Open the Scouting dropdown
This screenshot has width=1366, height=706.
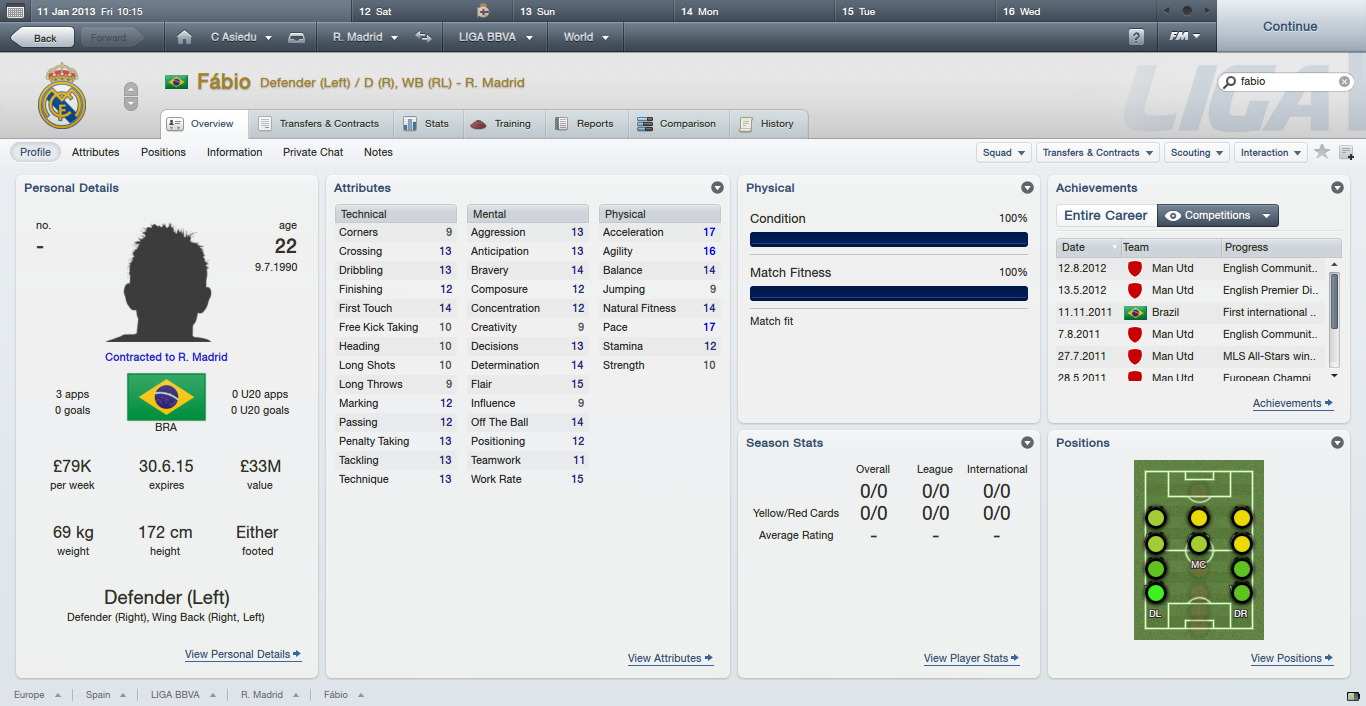pos(1196,153)
